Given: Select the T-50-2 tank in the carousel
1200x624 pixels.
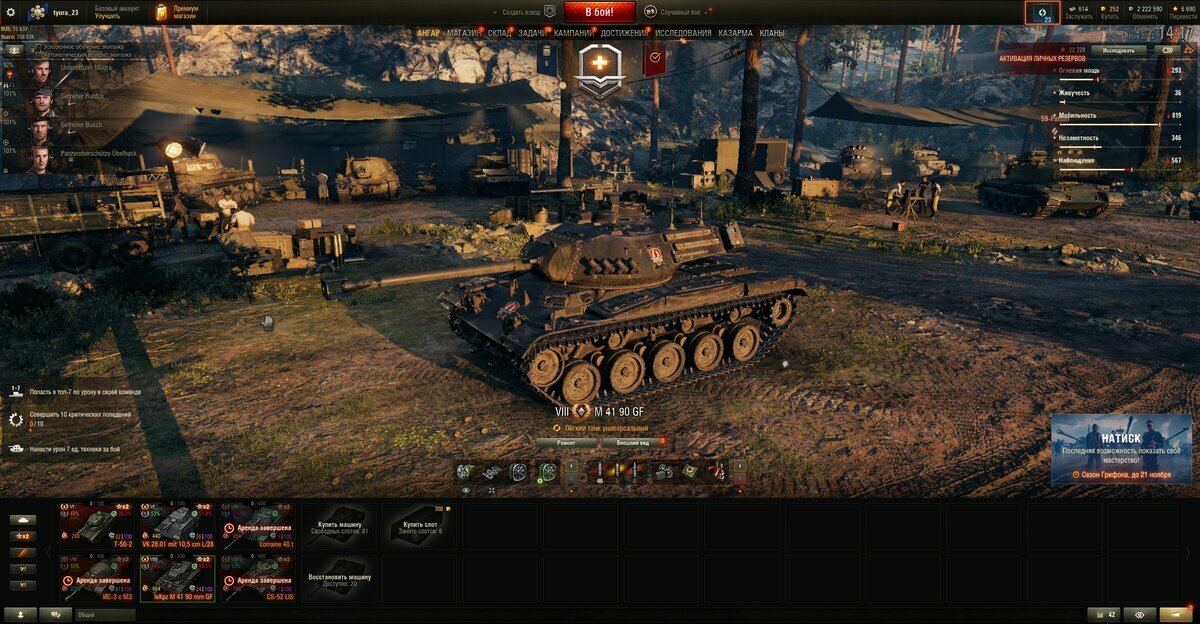Looking at the screenshot, I should click(95, 524).
